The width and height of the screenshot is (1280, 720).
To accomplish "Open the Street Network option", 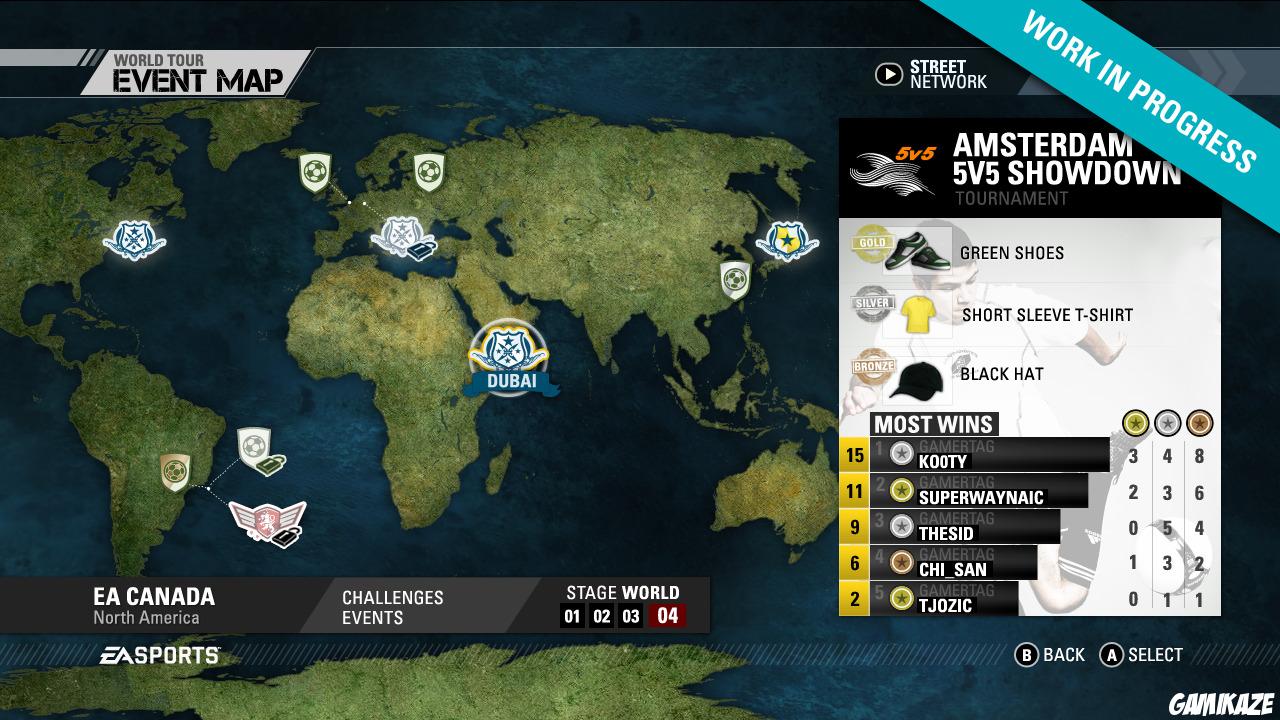I will [930, 74].
